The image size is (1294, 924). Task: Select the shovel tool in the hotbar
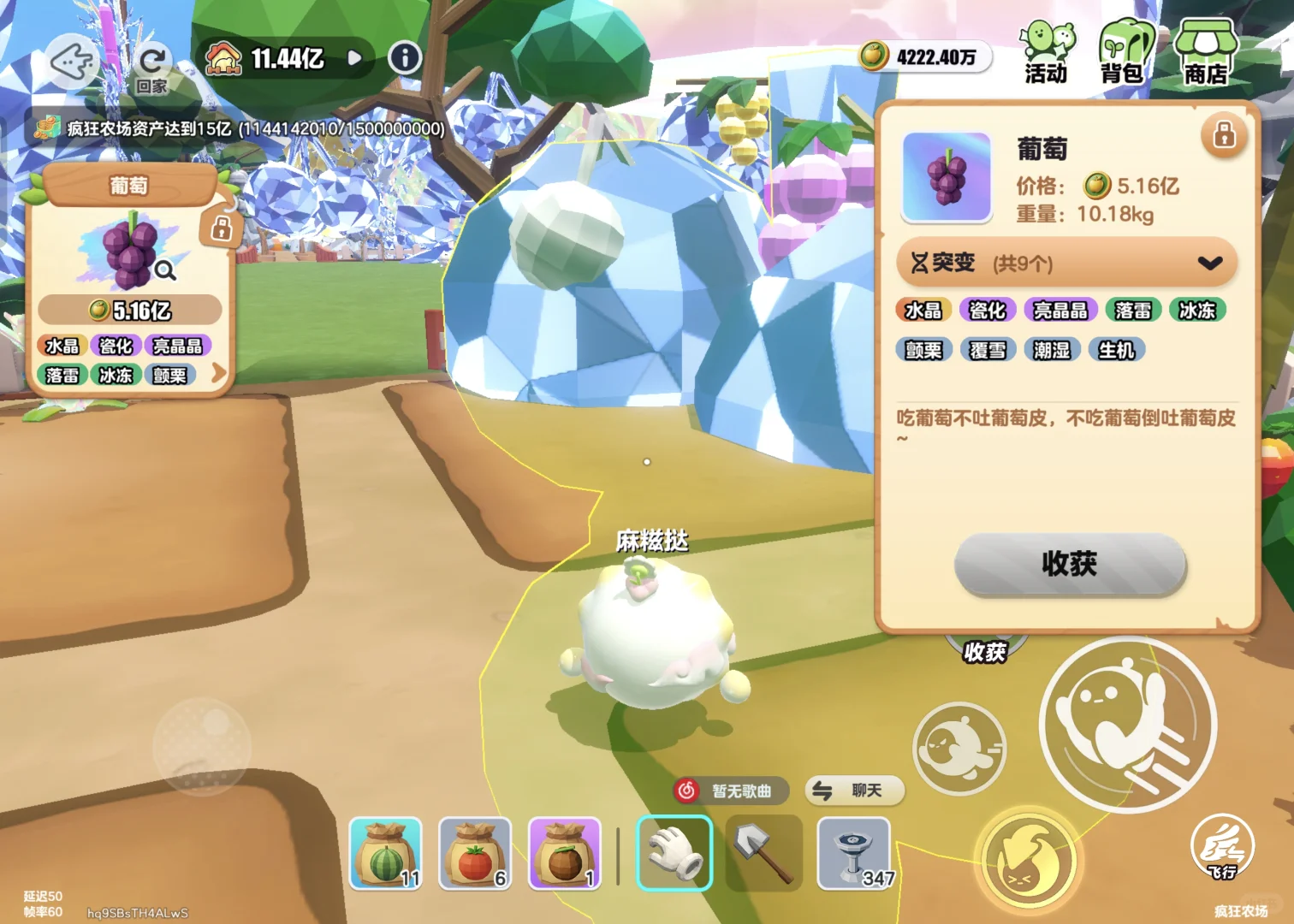click(763, 854)
